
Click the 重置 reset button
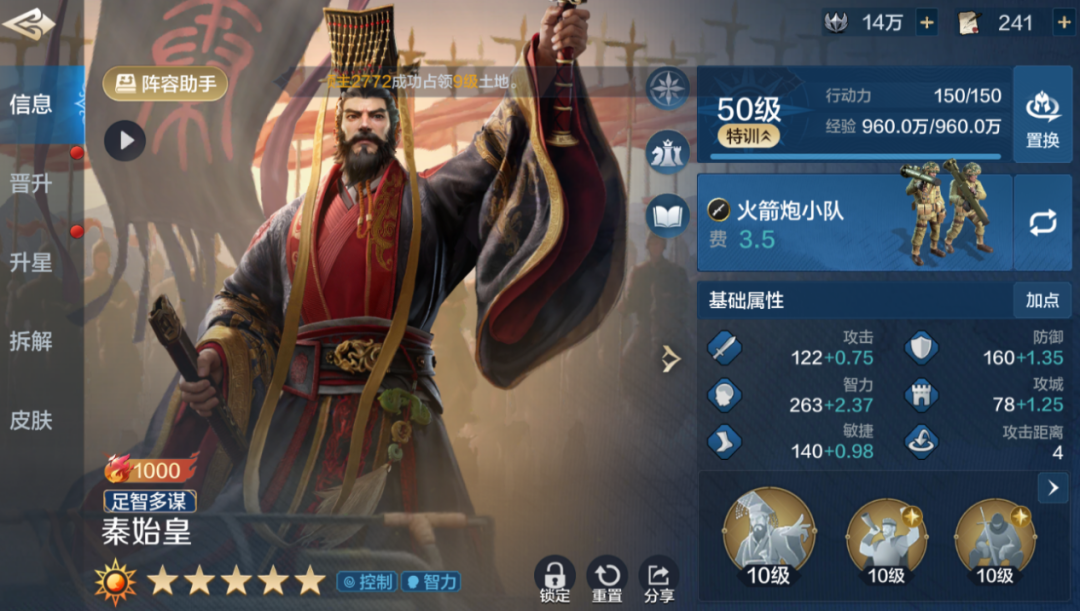[x=607, y=580]
